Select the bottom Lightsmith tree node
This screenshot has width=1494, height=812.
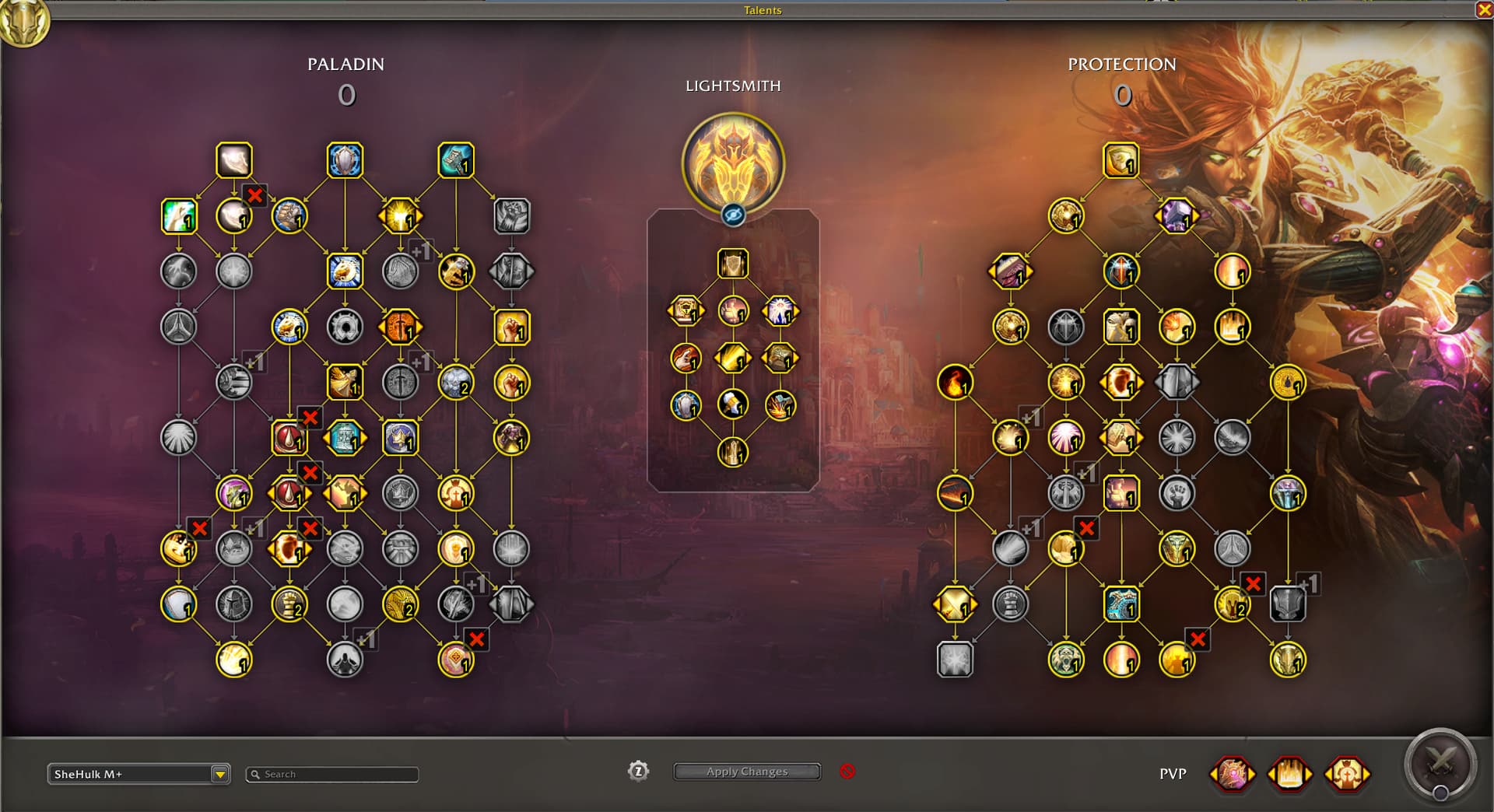(732, 452)
